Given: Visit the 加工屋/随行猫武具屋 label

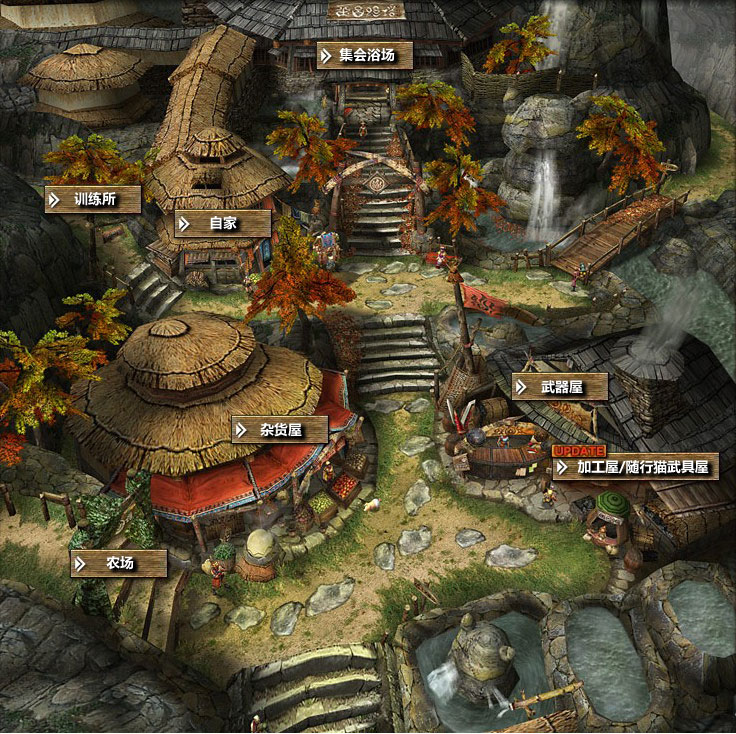Looking at the screenshot, I should click(x=634, y=466).
